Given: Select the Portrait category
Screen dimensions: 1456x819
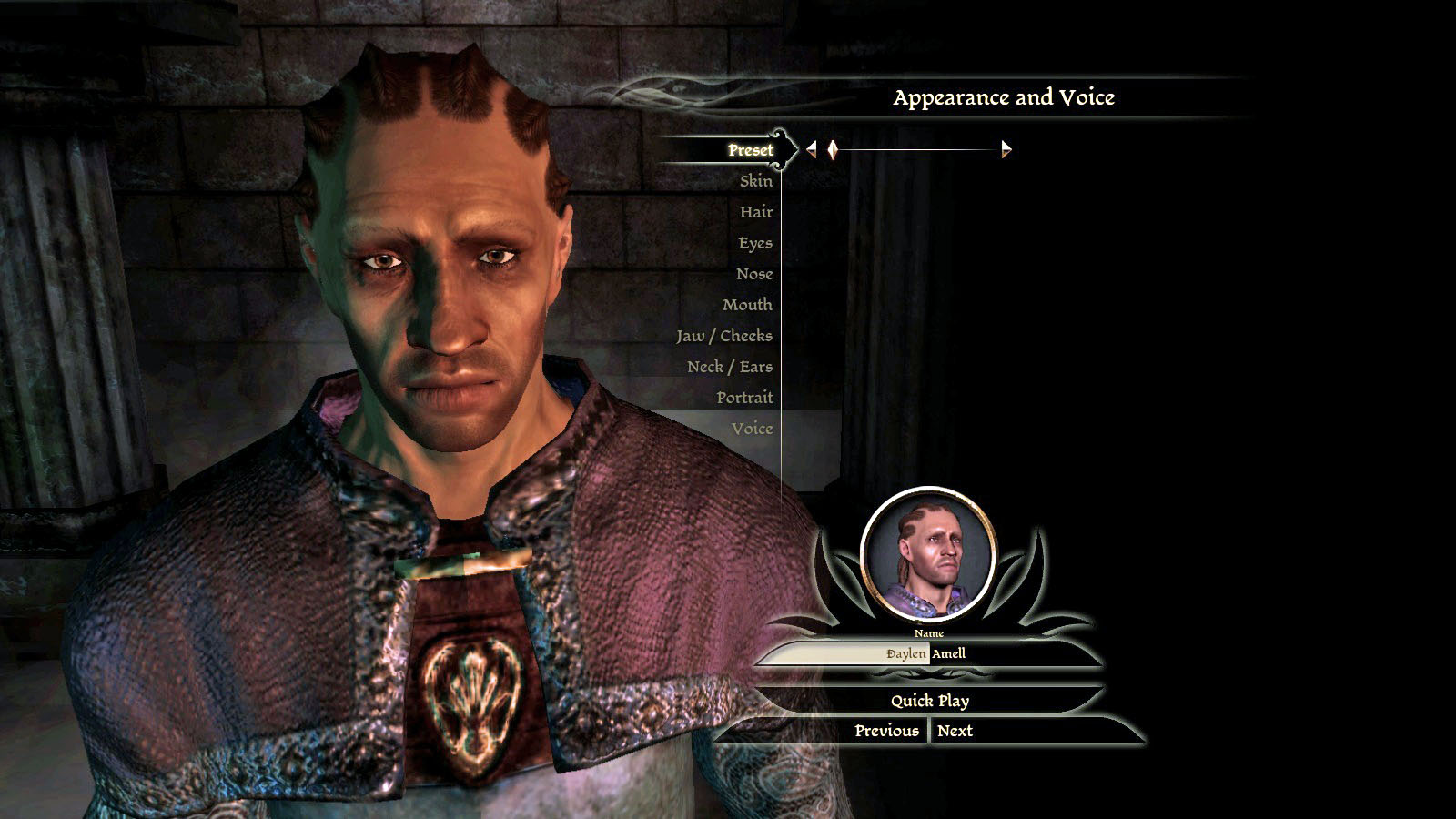Looking at the screenshot, I should pyautogui.click(x=743, y=398).
